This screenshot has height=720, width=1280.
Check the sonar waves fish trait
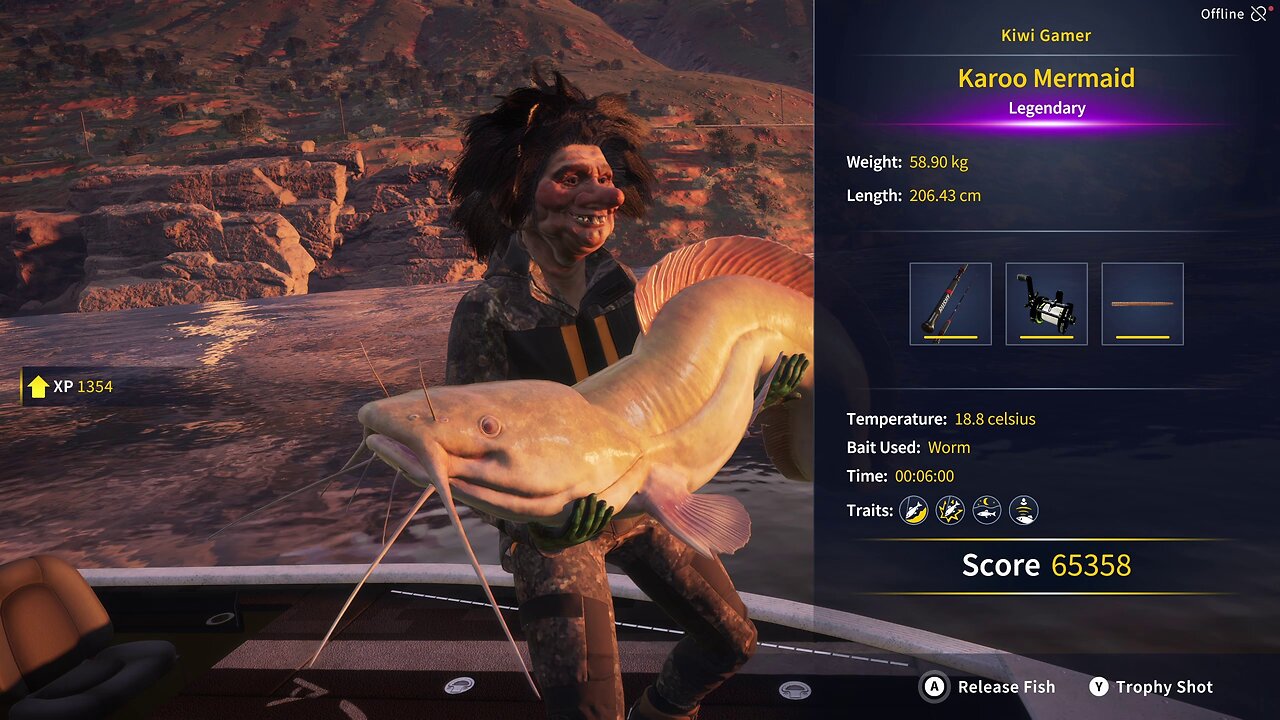coord(1023,511)
